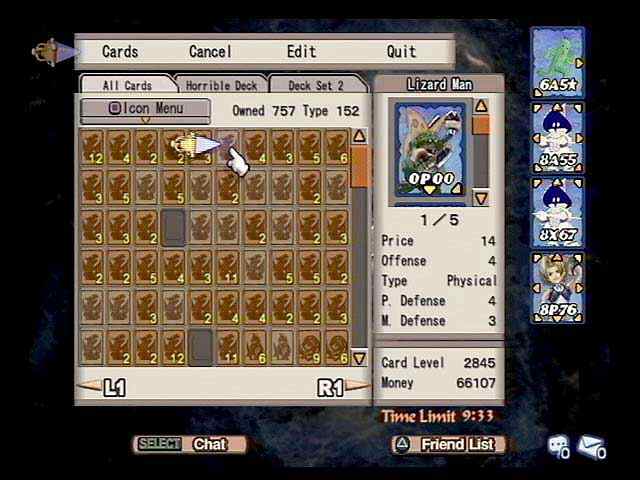Select the 8P76 deck card
The height and width of the screenshot is (480, 640).
pyautogui.click(x=558, y=287)
